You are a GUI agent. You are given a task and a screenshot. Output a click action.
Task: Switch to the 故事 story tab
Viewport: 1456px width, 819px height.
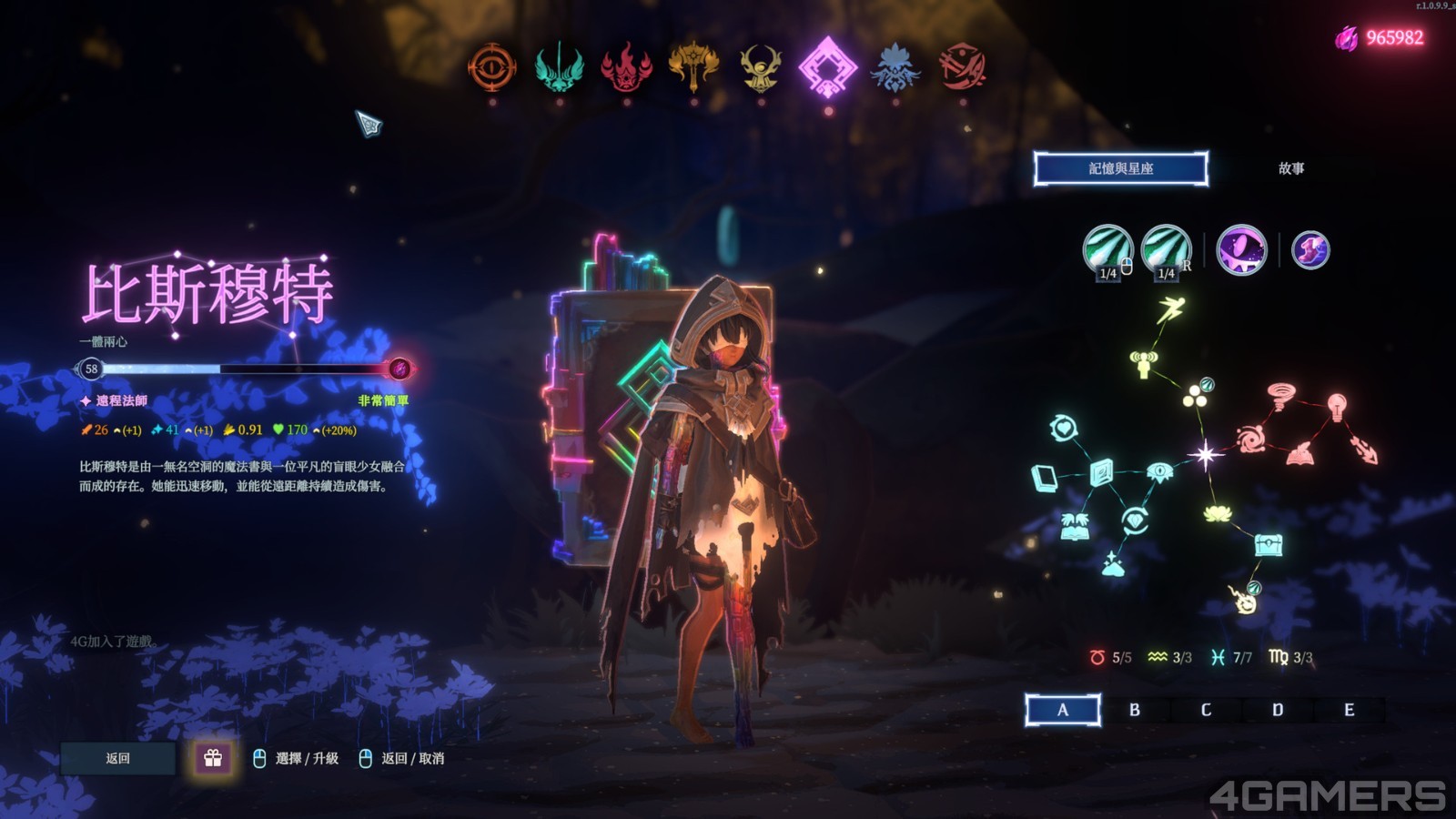1291,168
